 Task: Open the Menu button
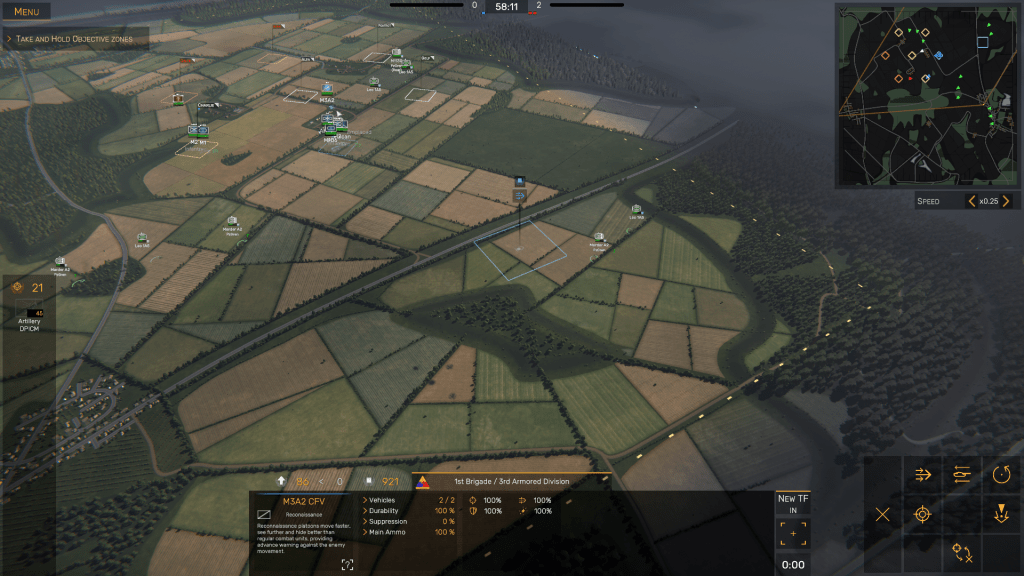[x=27, y=12]
